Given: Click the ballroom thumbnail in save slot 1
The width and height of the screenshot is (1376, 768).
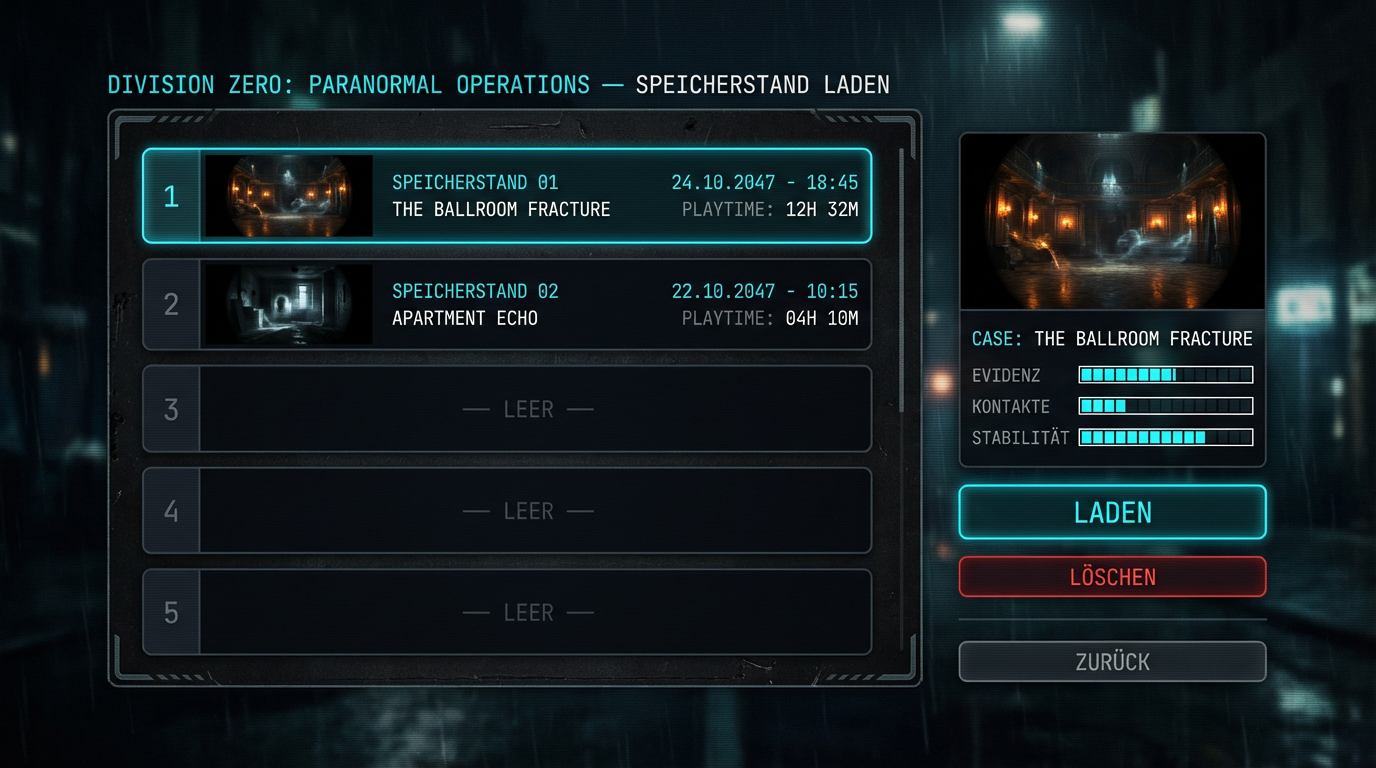Looking at the screenshot, I should point(288,196).
